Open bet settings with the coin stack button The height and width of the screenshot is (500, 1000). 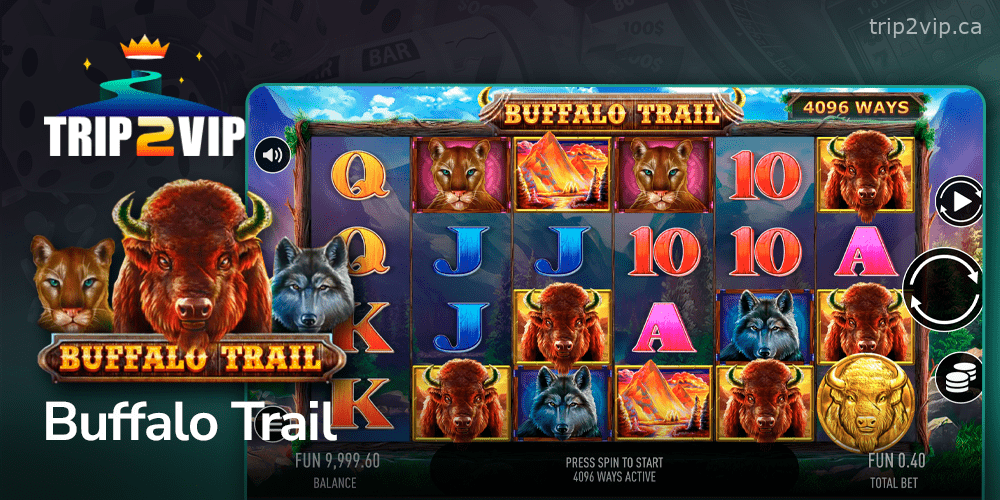[x=958, y=379]
